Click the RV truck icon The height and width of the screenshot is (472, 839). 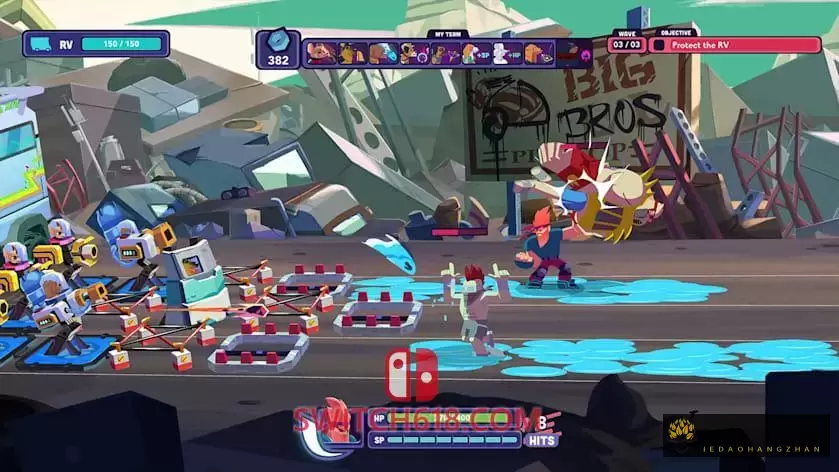tap(41, 44)
